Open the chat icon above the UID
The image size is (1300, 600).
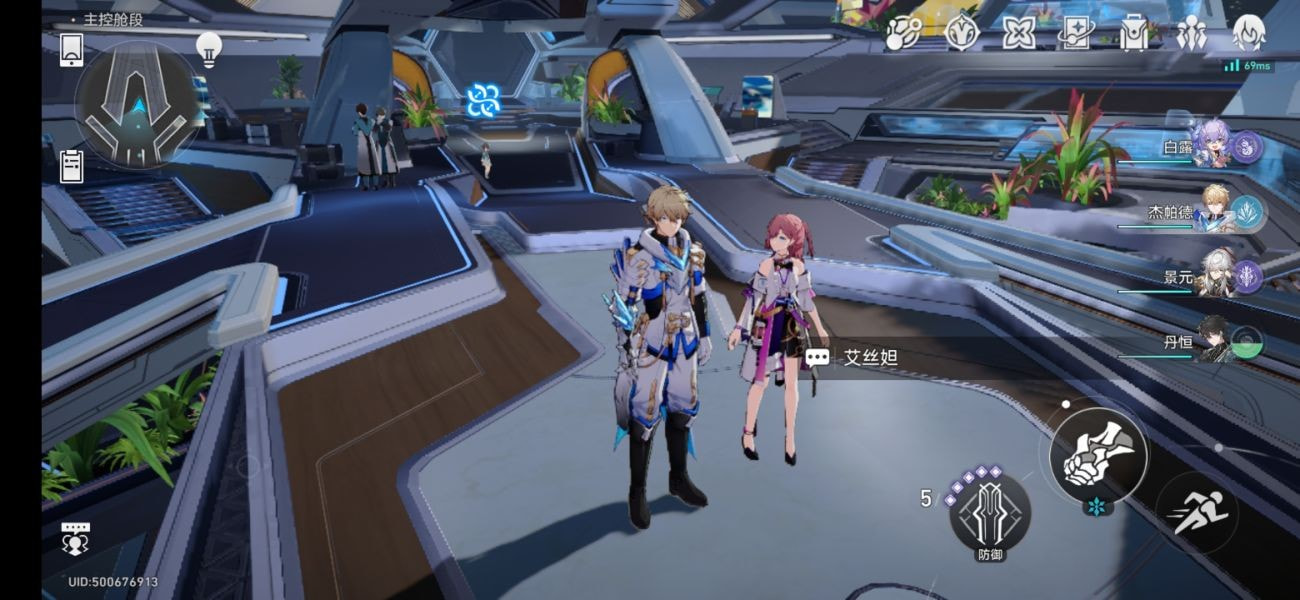pyautogui.click(x=76, y=537)
